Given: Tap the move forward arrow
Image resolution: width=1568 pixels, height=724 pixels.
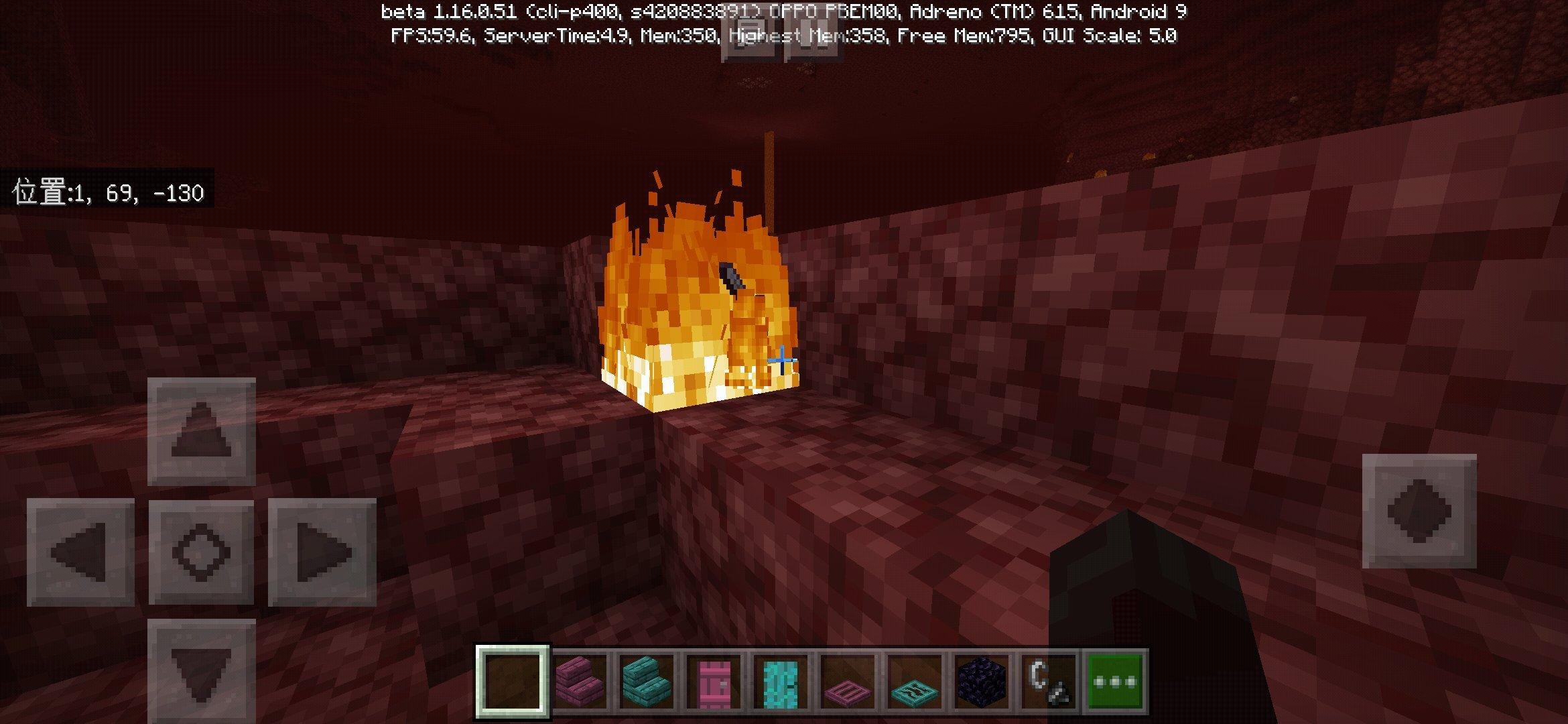Looking at the screenshot, I should tap(201, 431).
